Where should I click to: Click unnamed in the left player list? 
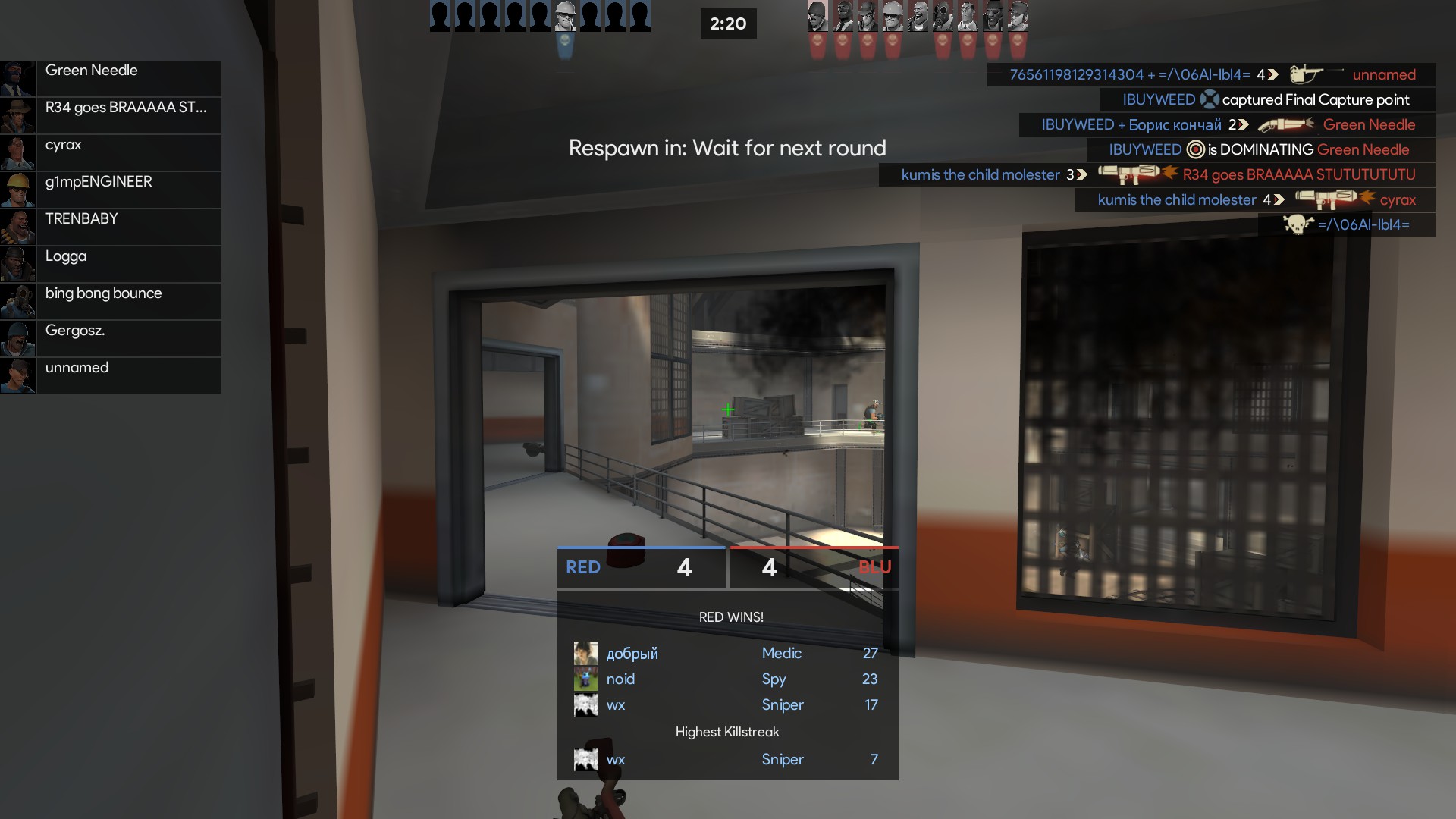[x=111, y=375]
